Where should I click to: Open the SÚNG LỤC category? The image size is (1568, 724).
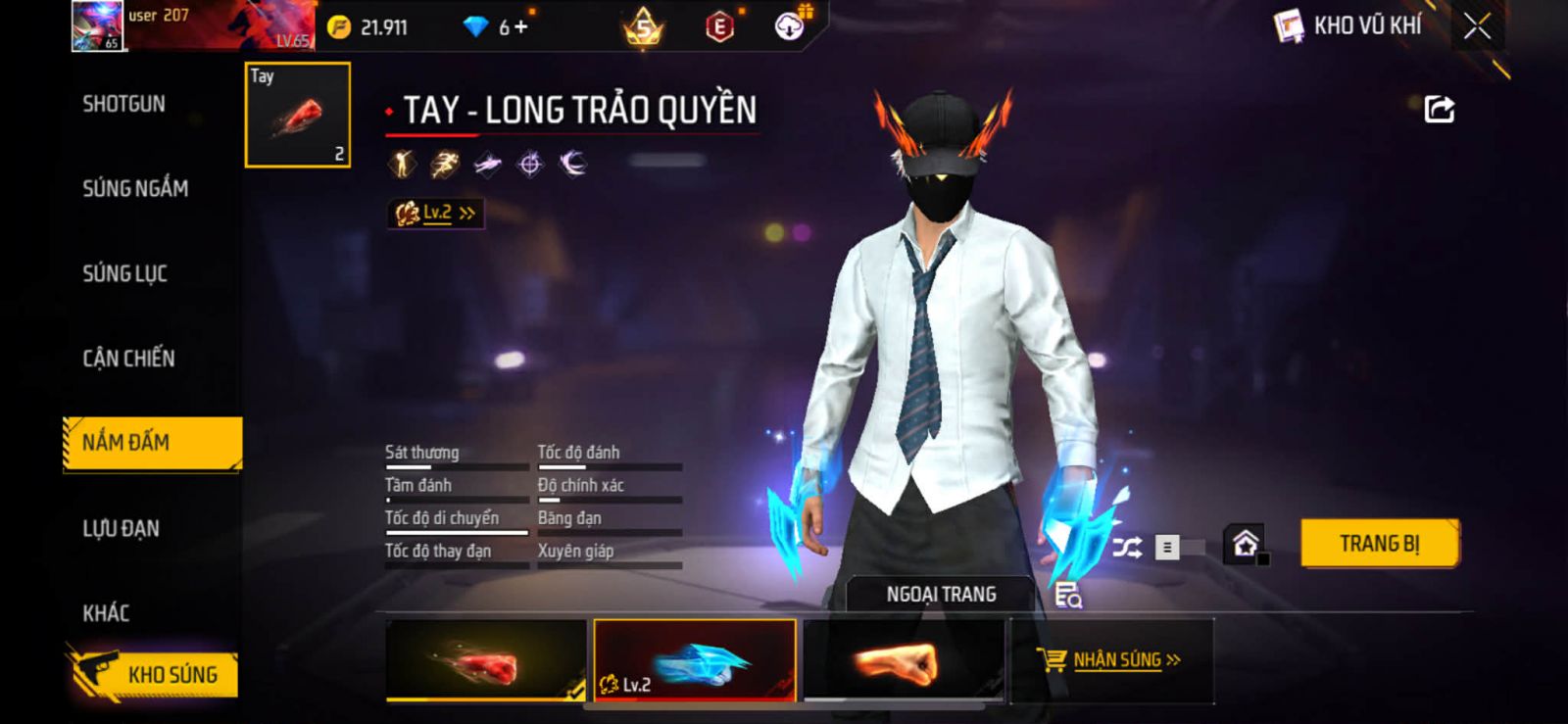pos(124,273)
